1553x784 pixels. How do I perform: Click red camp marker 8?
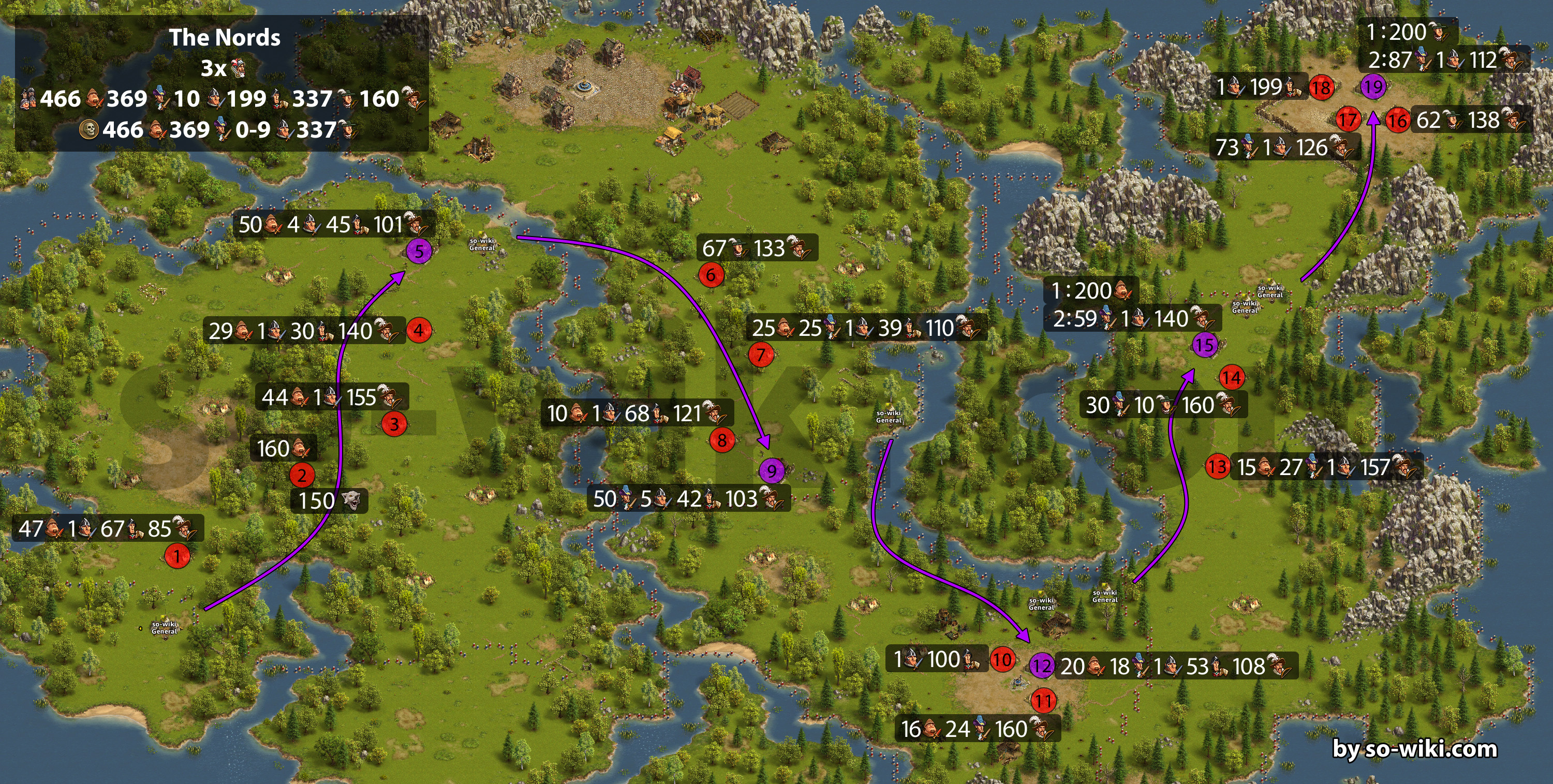pos(721,440)
